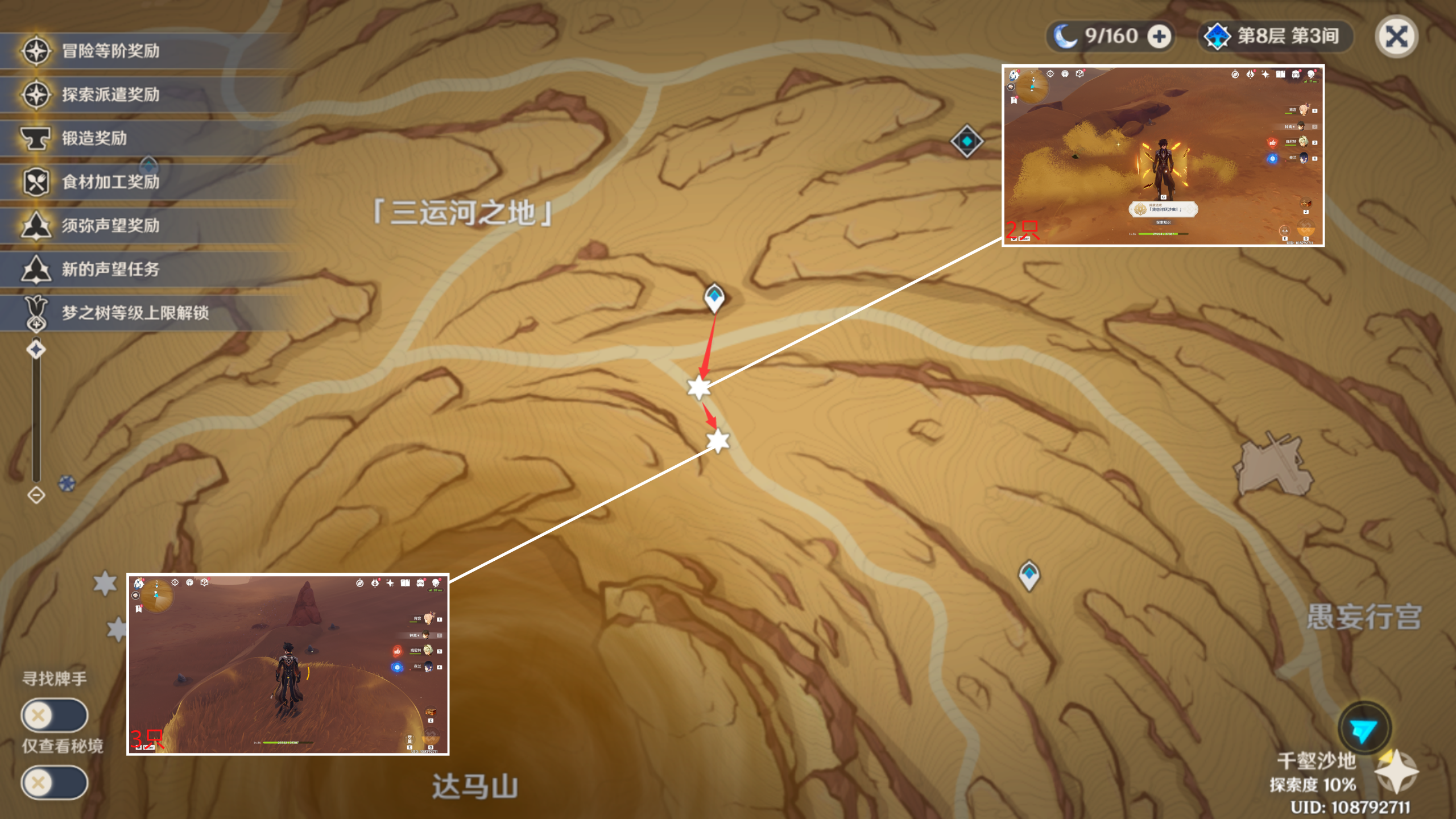Zoom in with the map slider's top diamond
This screenshot has height=819, width=1456.
tap(36, 349)
